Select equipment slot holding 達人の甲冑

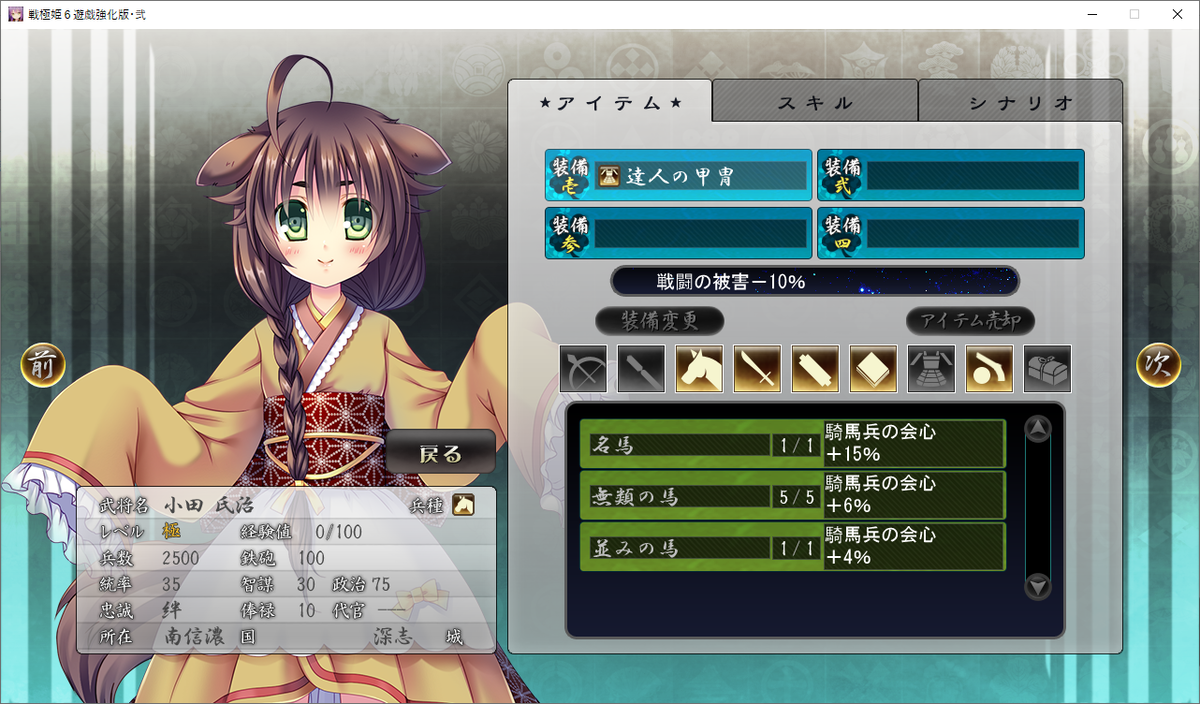click(x=678, y=176)
